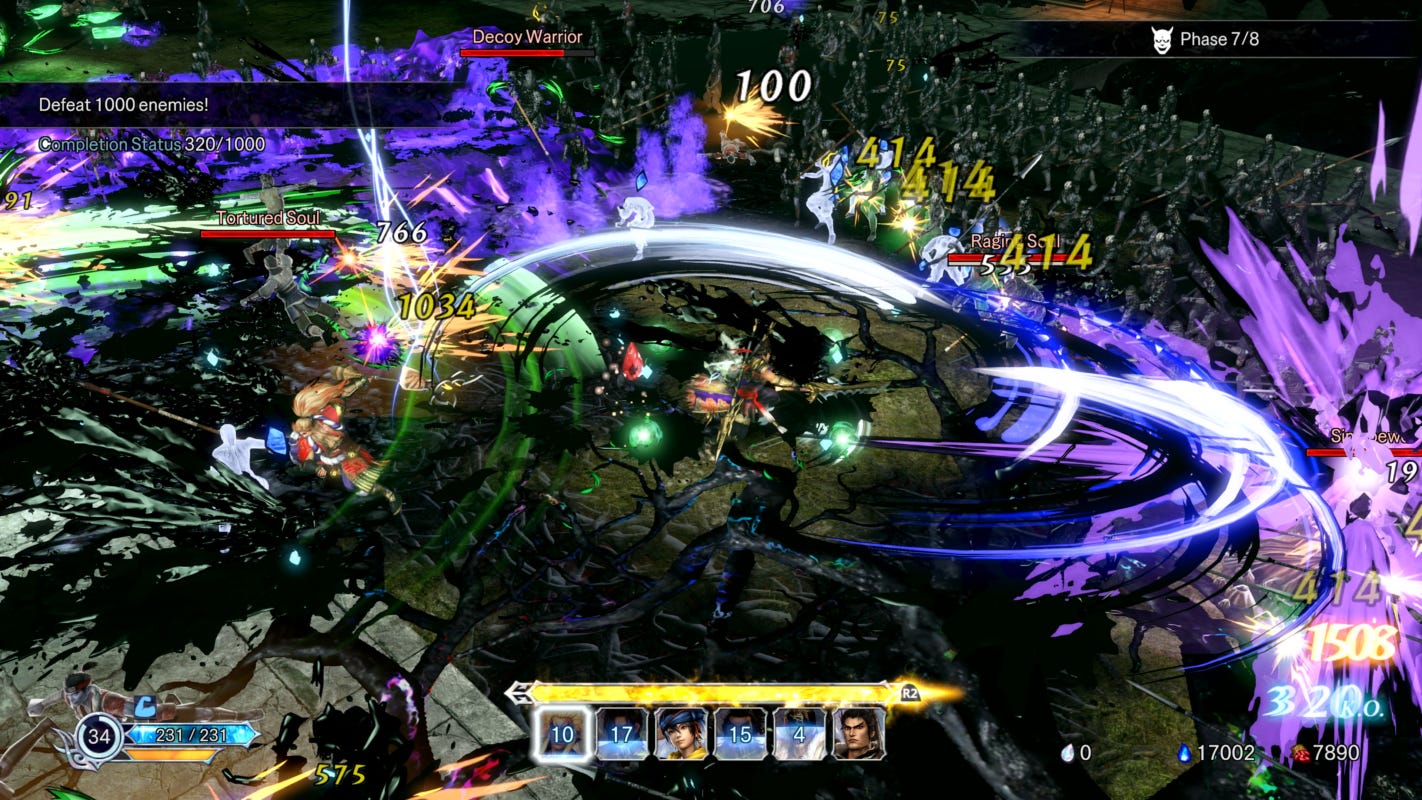This screenshot has height=800, width=1422.
Task: Click the blue droplet currency icon
Action: coord(1185,753)
